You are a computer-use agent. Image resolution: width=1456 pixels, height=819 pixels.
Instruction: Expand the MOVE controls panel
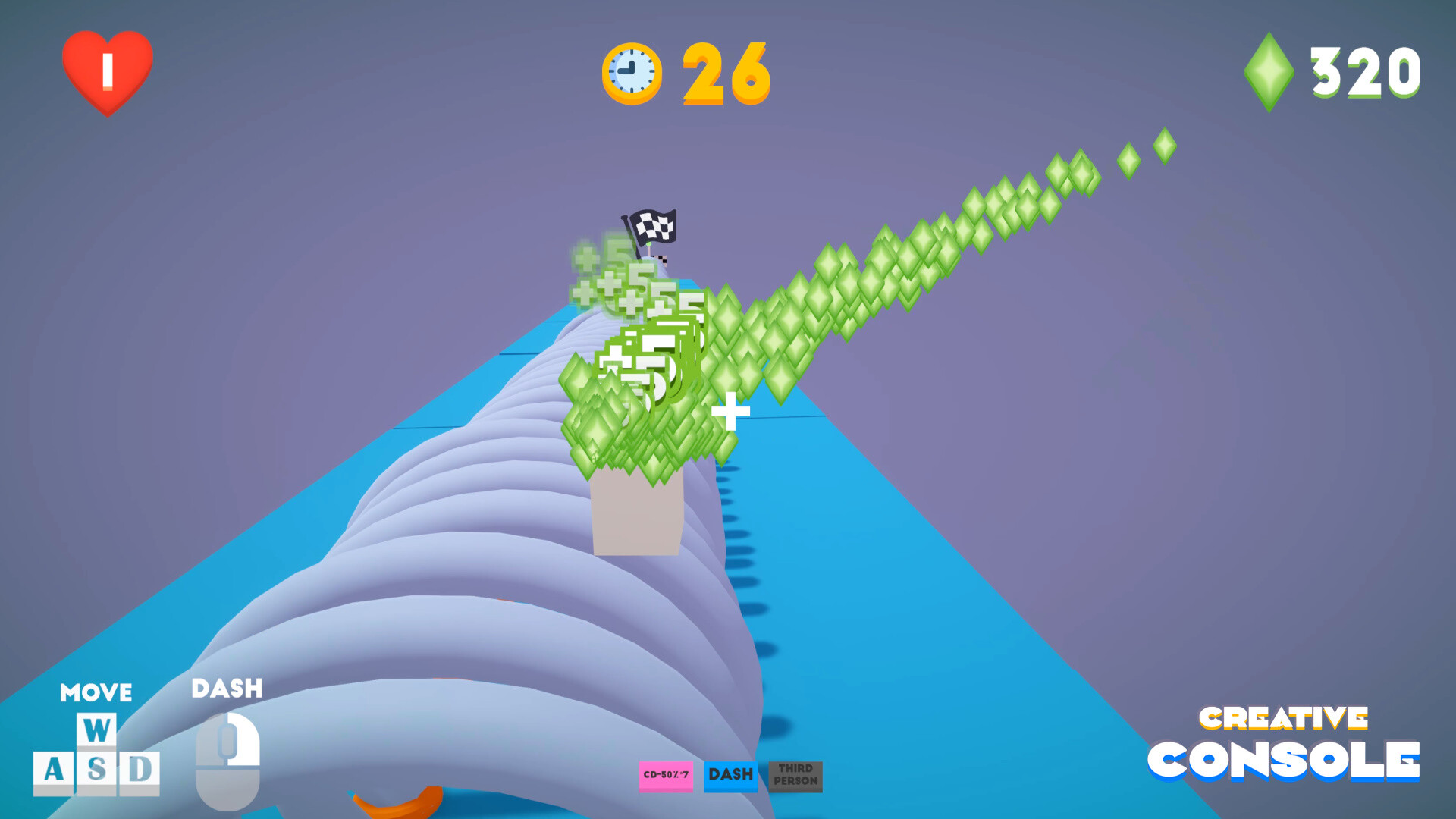tap(96, 692)
